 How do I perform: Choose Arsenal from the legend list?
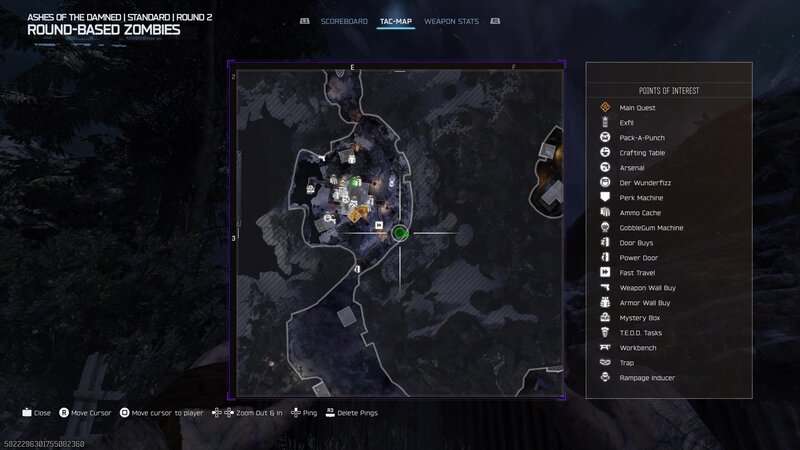(x=632, y=168)
